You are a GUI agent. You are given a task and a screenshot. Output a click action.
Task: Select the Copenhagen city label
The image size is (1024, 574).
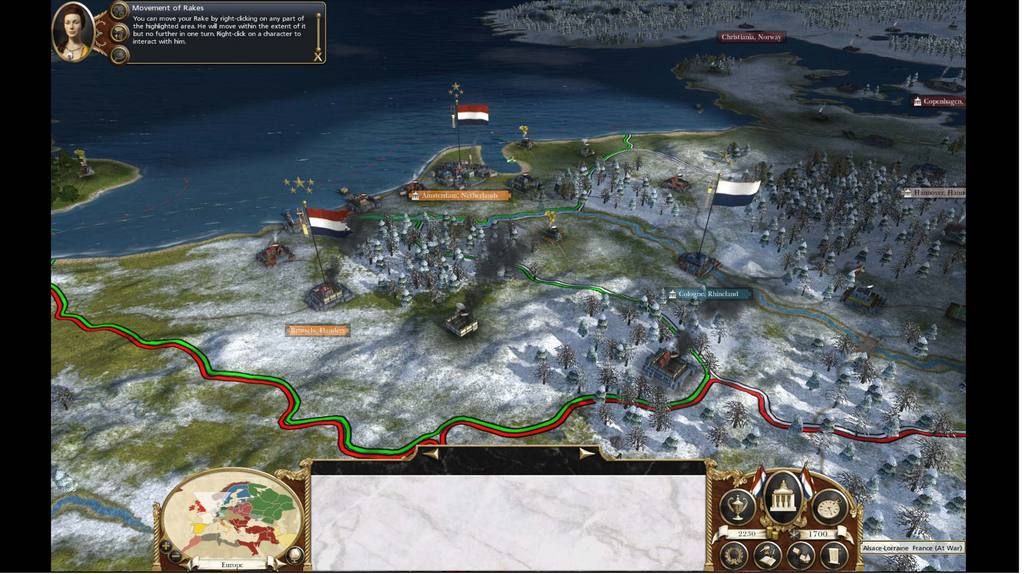pos(938,101)
